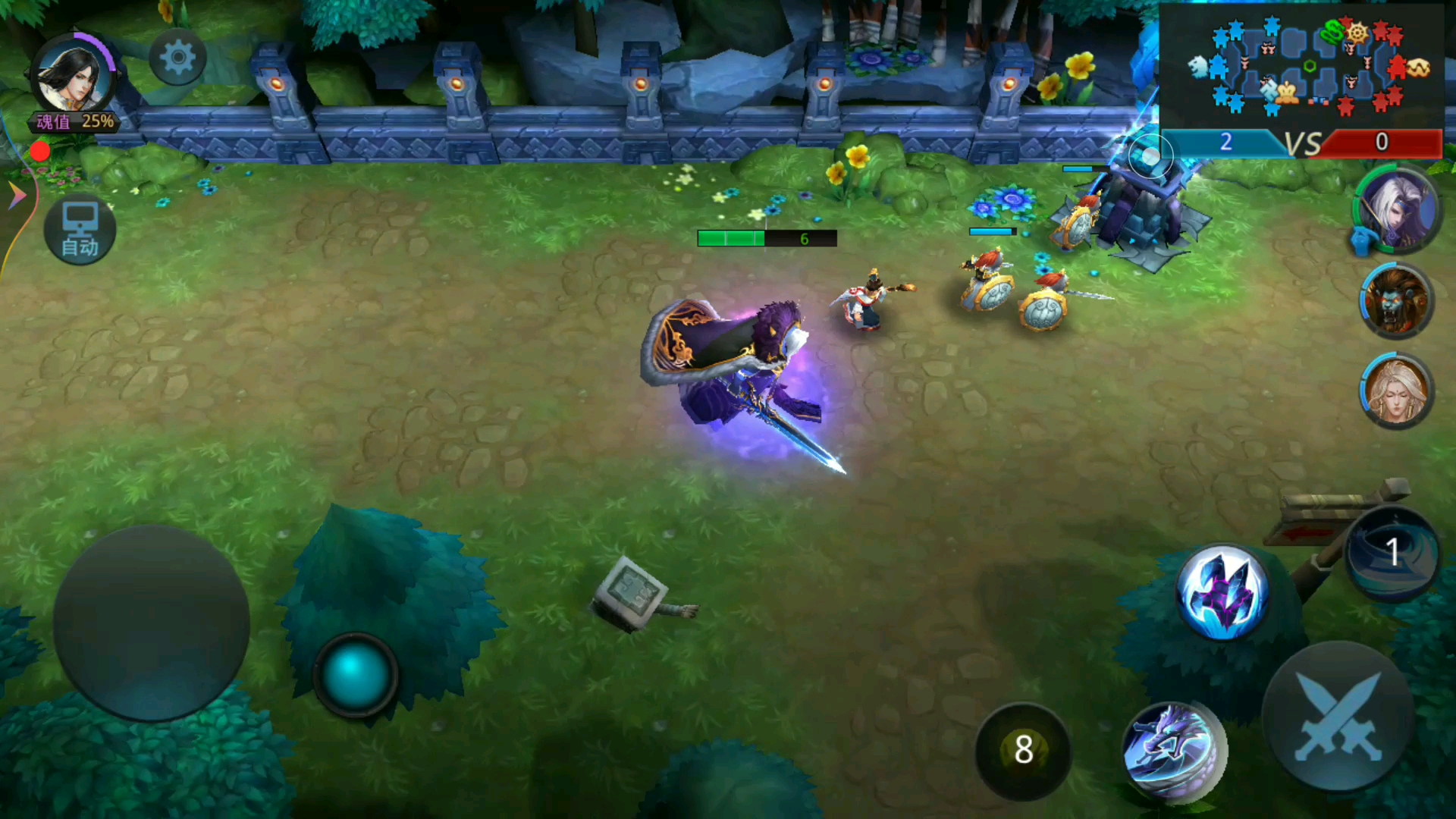Activate the purple crystal skill

[1222, 593]
